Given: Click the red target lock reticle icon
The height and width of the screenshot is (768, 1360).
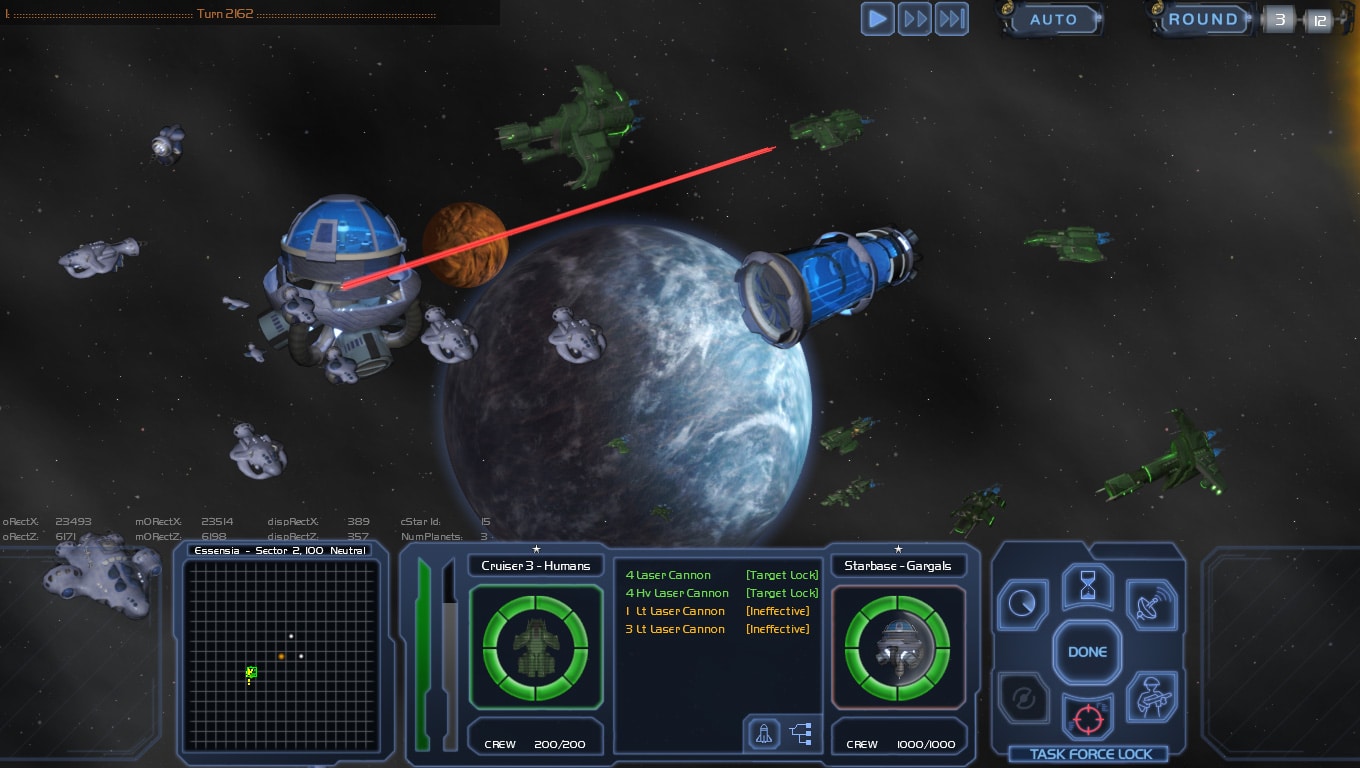Looking at the screenshot, I should pos(1087,718).
